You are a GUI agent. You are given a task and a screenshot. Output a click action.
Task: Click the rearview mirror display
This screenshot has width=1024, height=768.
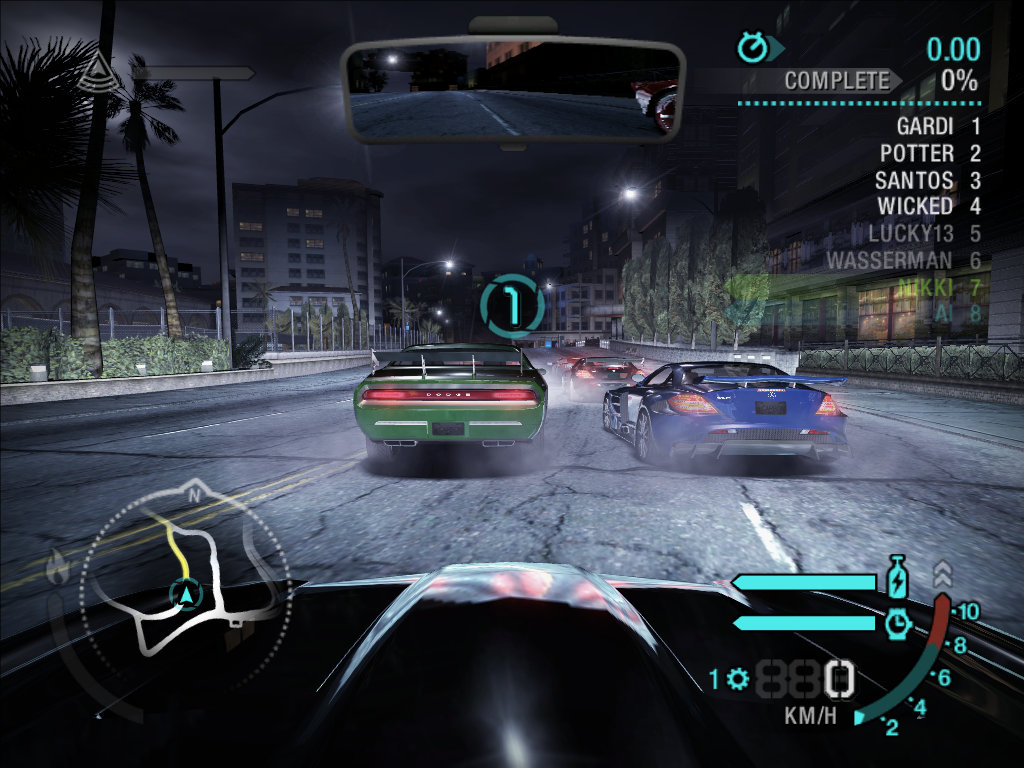coord(511,90)
